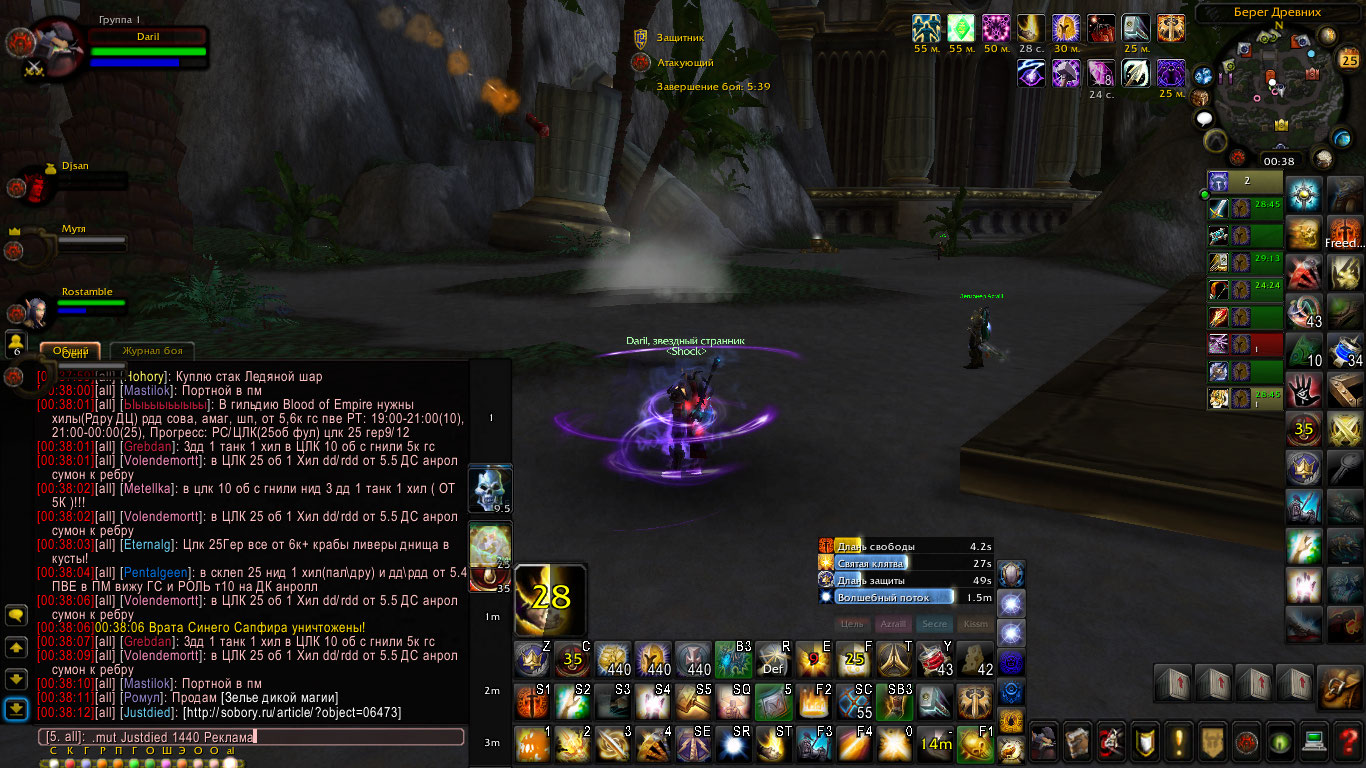Use the red drum item with 43 charges

(x=935, y=659)
